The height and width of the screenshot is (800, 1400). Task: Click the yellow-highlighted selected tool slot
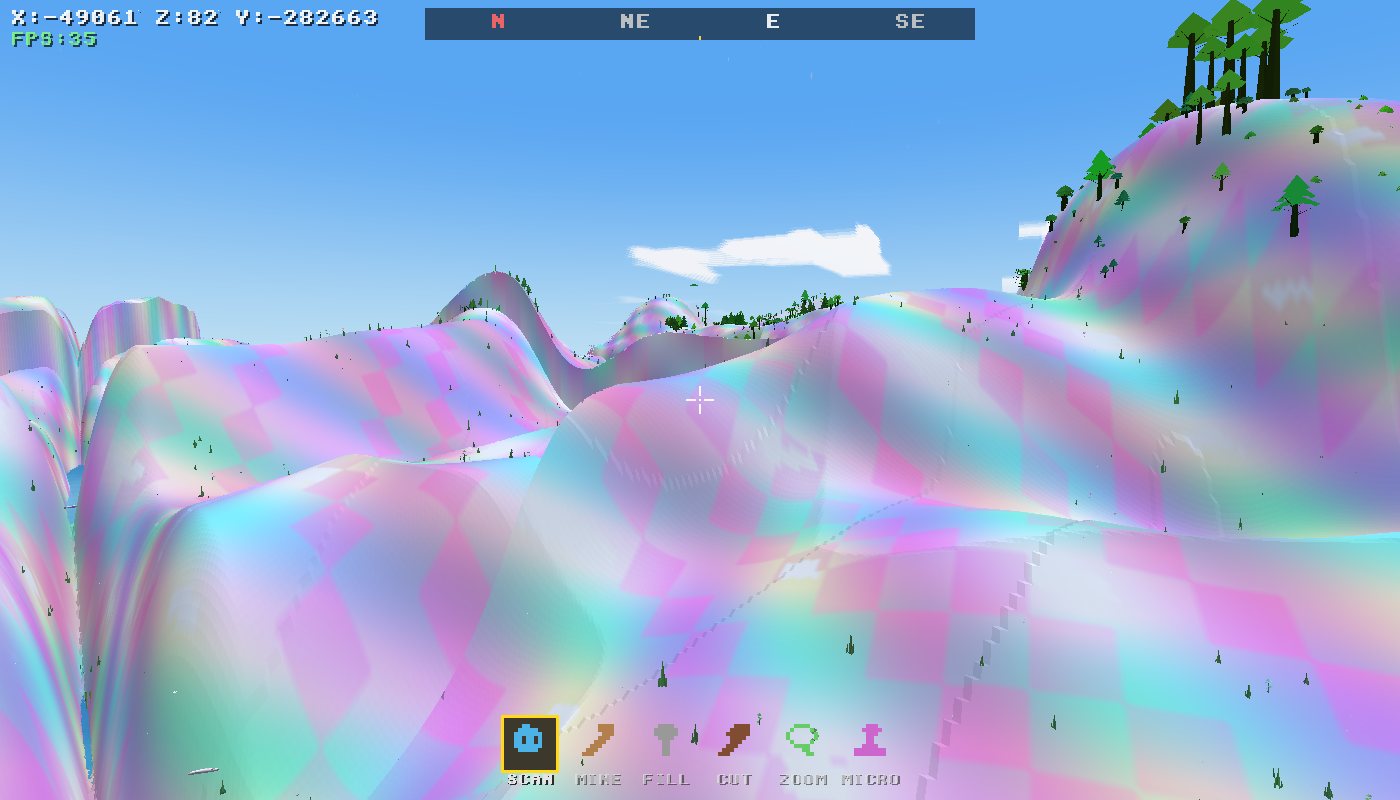pos(530,741)
